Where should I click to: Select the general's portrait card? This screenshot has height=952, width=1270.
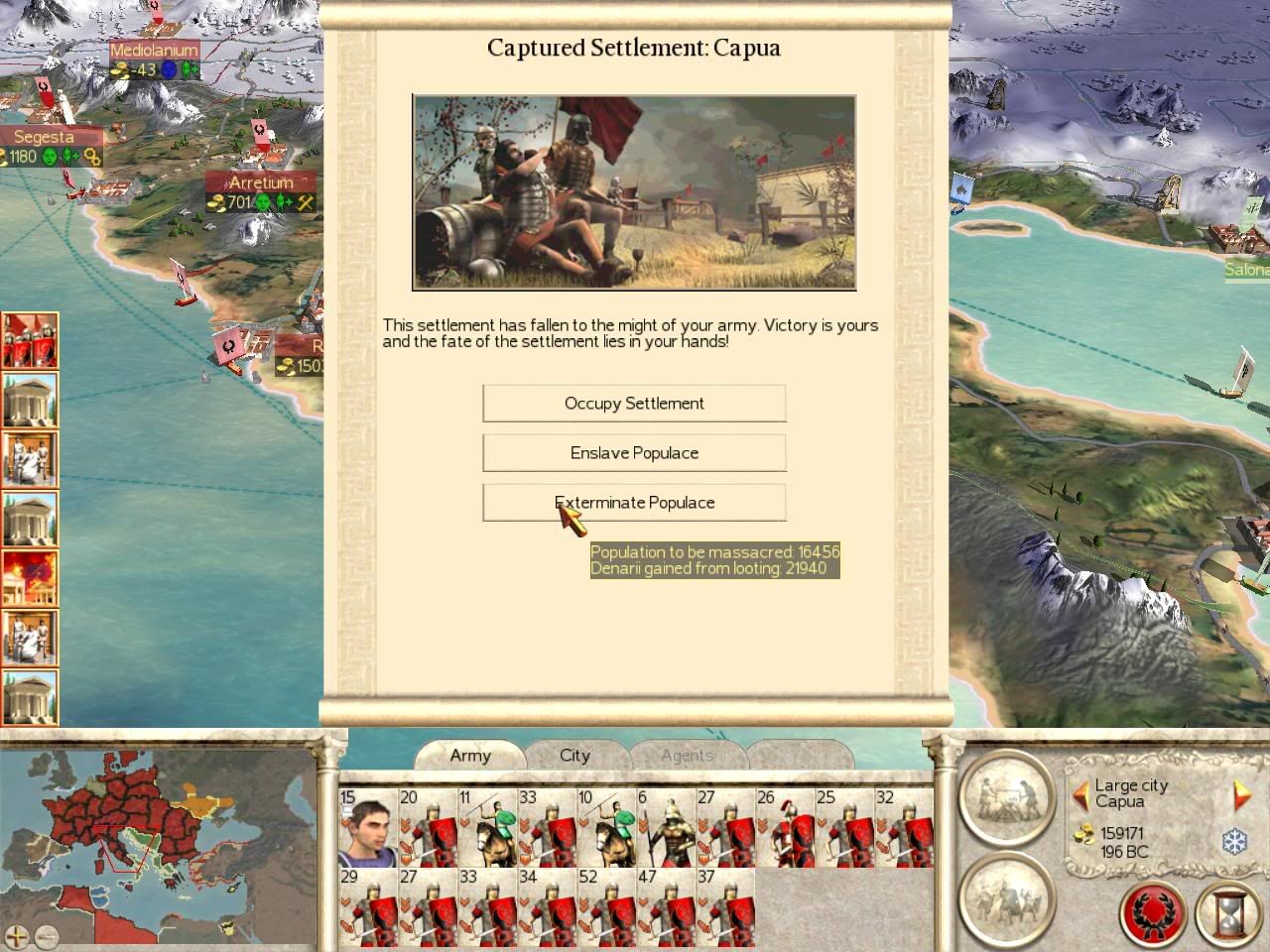368,828
